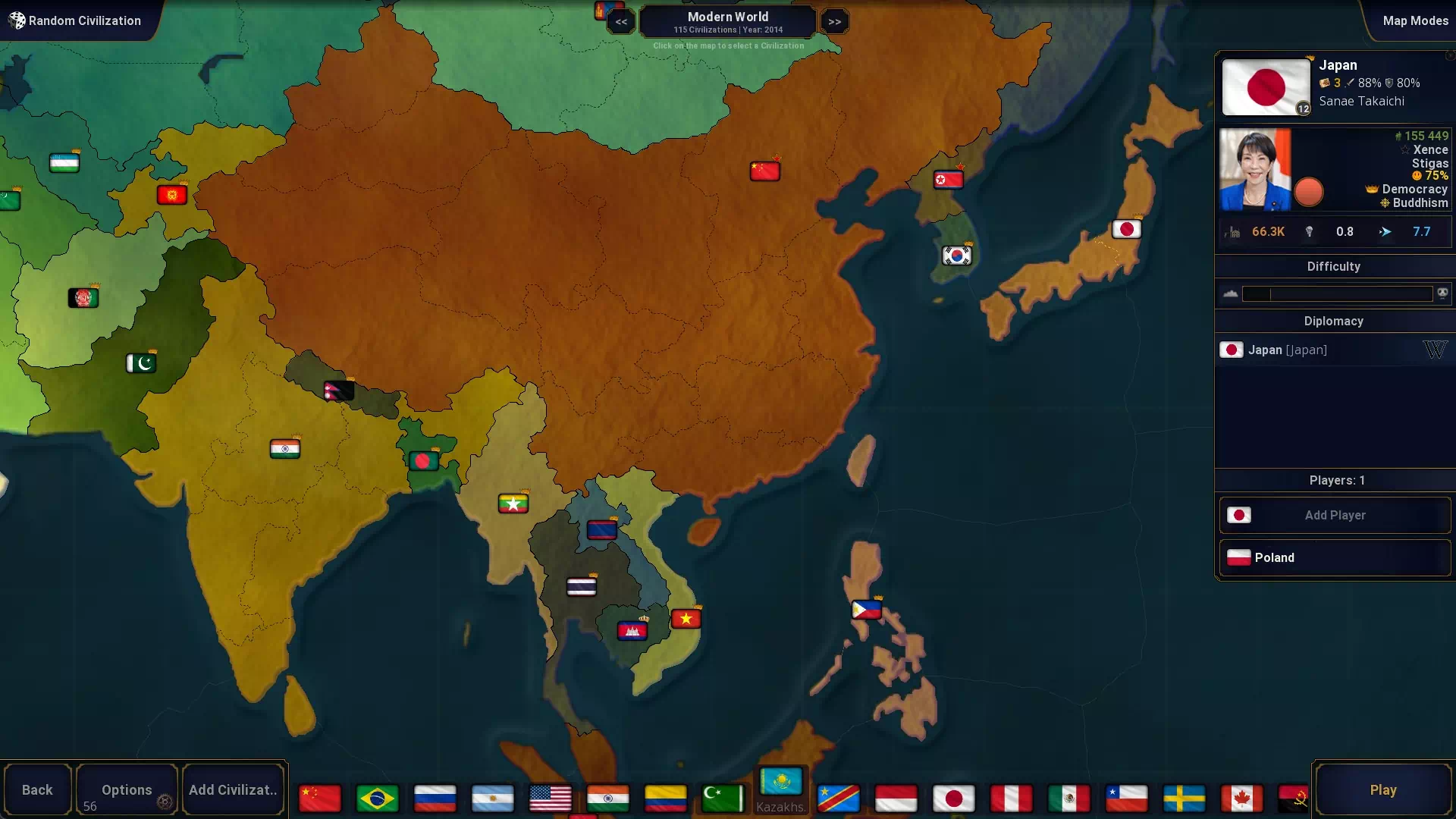The height and width of the screenshot is (819, 1456).
Task: Select the Sweden flag in the bottom bar
Action: [x=1185, y=798]
